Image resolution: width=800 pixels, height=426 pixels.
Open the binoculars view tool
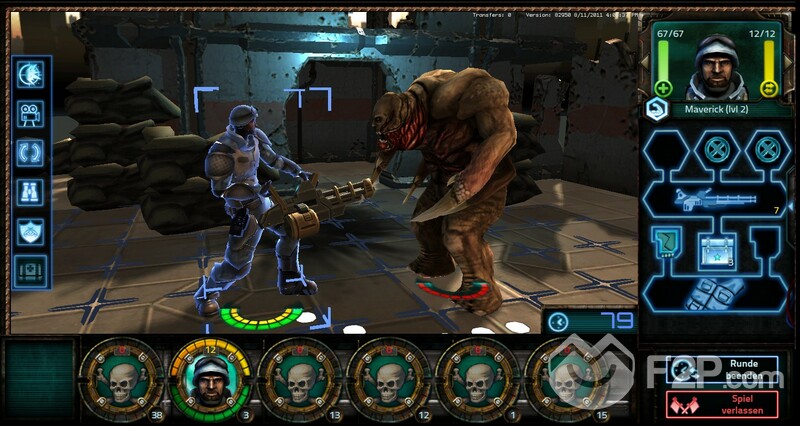pyautogui.click(x=30, y=193)
